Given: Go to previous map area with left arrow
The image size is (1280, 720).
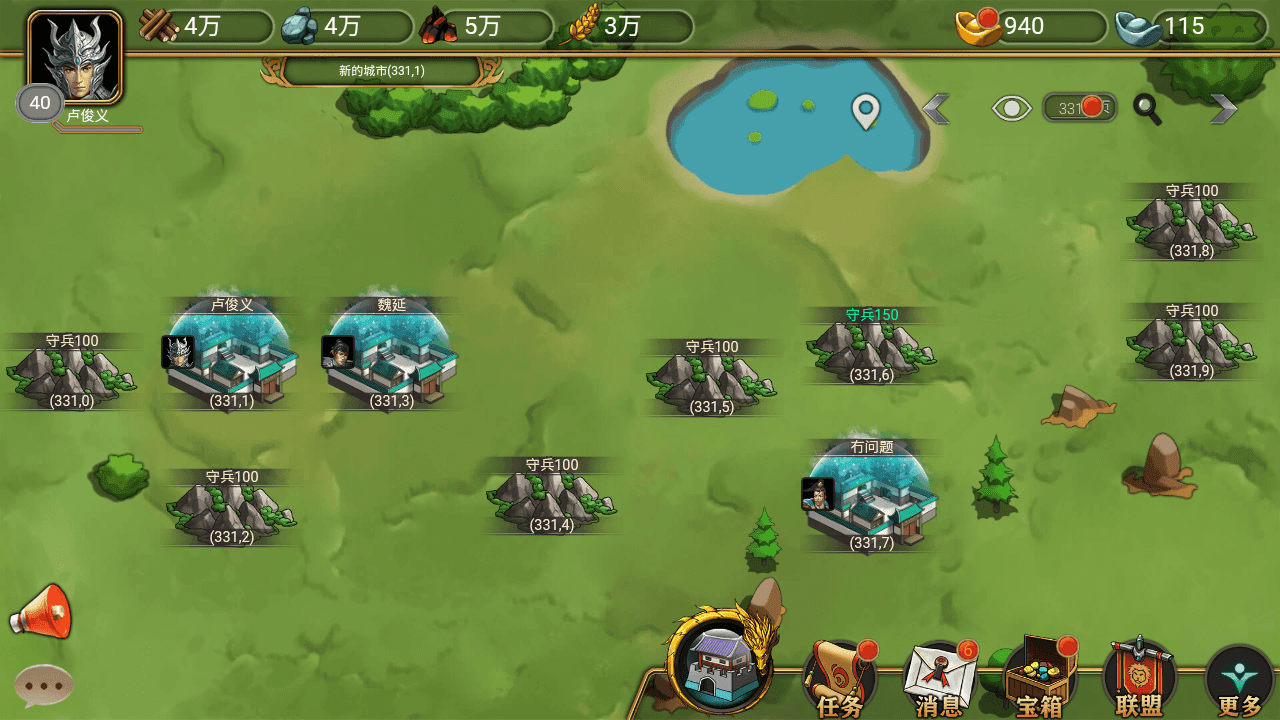Looking at the screenshot, I should pos(936,108).
